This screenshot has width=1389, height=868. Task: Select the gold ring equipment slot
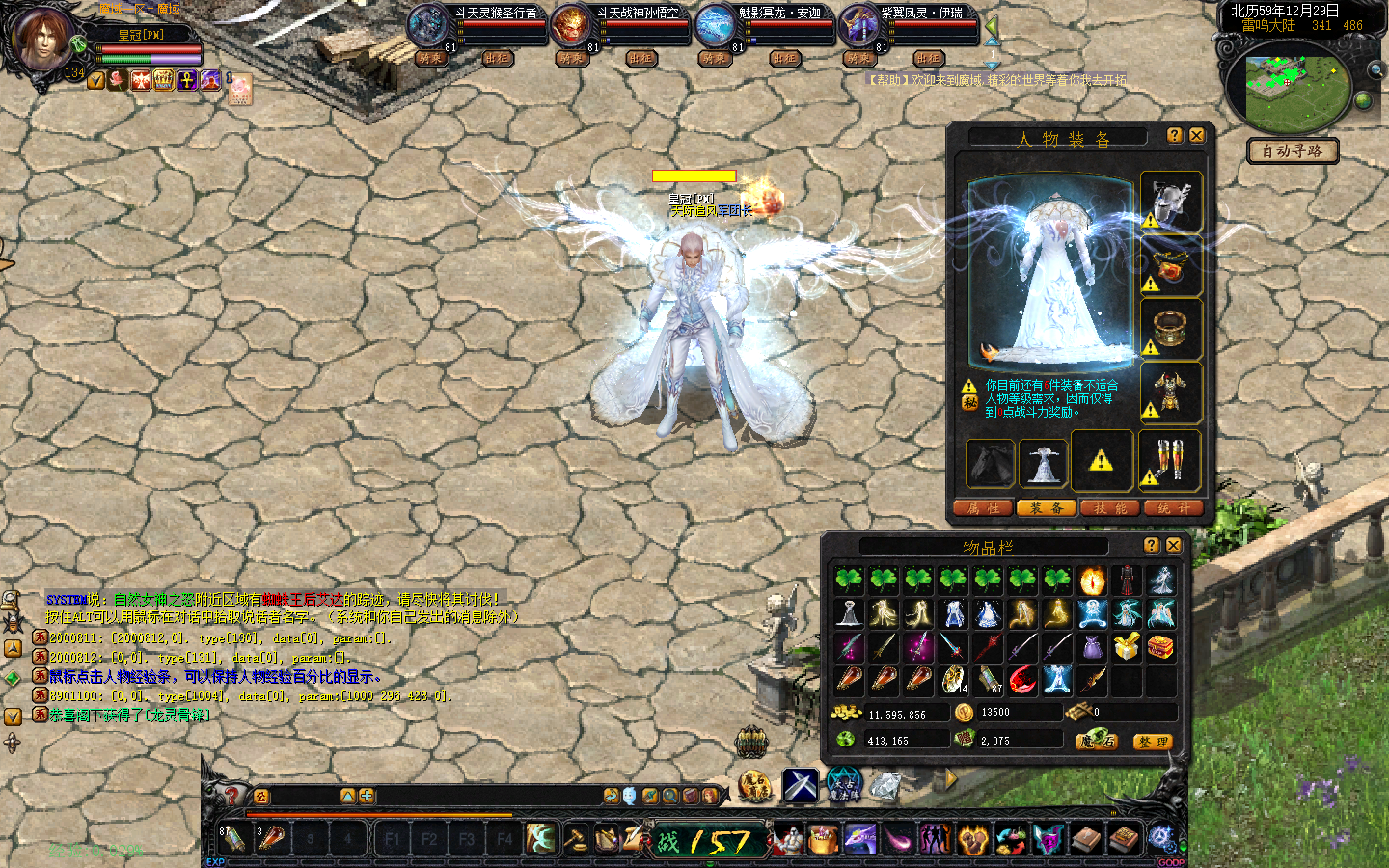pos(1171,329)
